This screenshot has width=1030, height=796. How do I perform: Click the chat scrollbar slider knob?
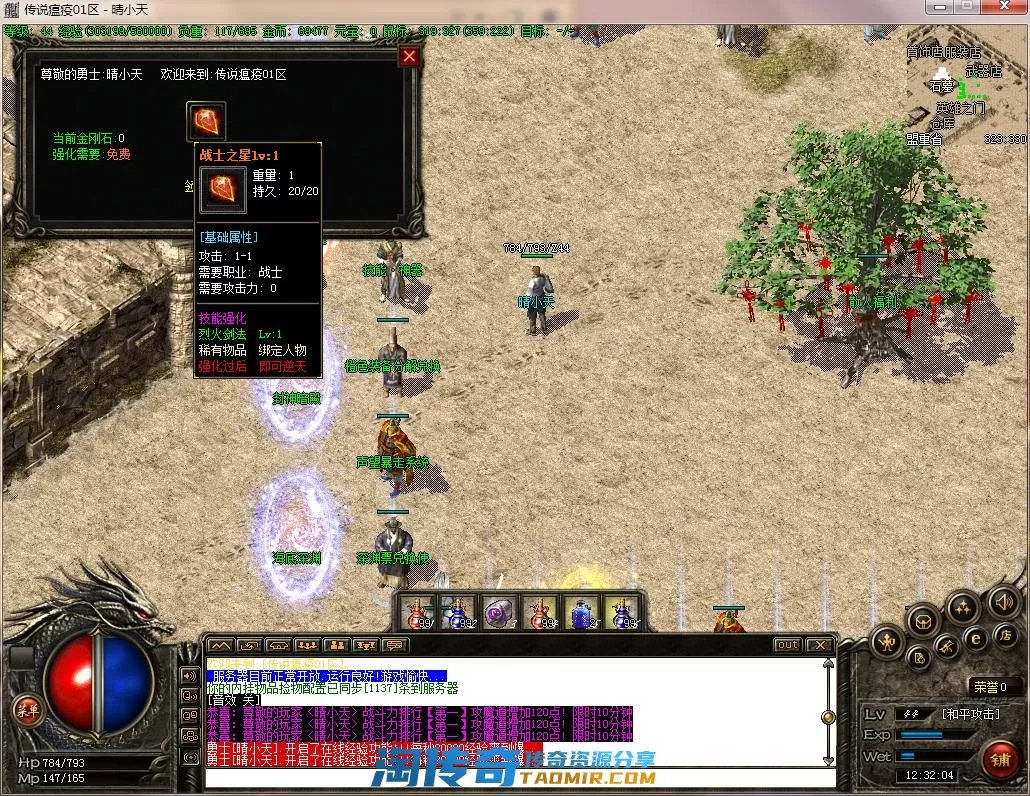827,716
